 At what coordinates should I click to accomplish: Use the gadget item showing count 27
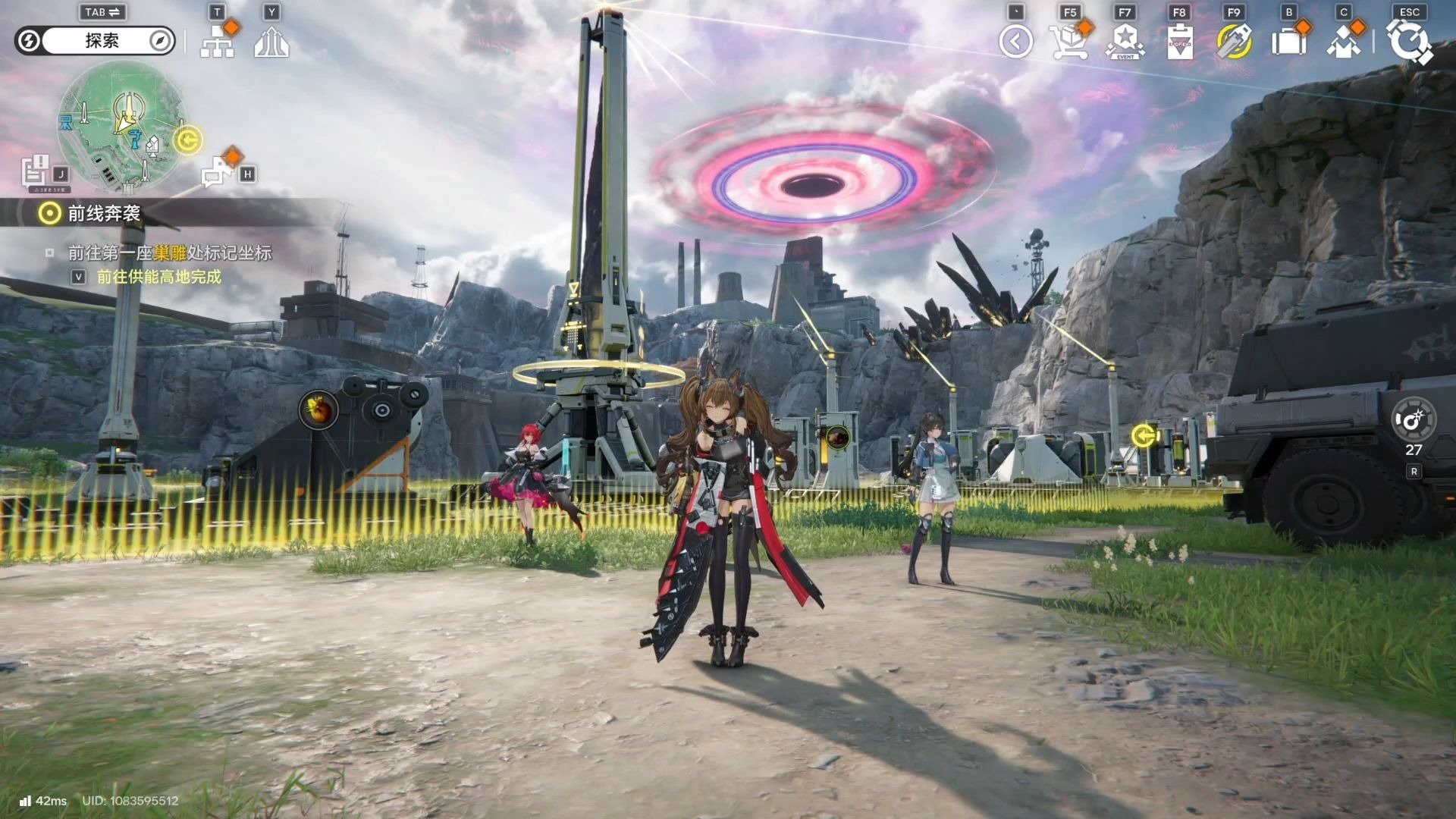pos(1414,420)
